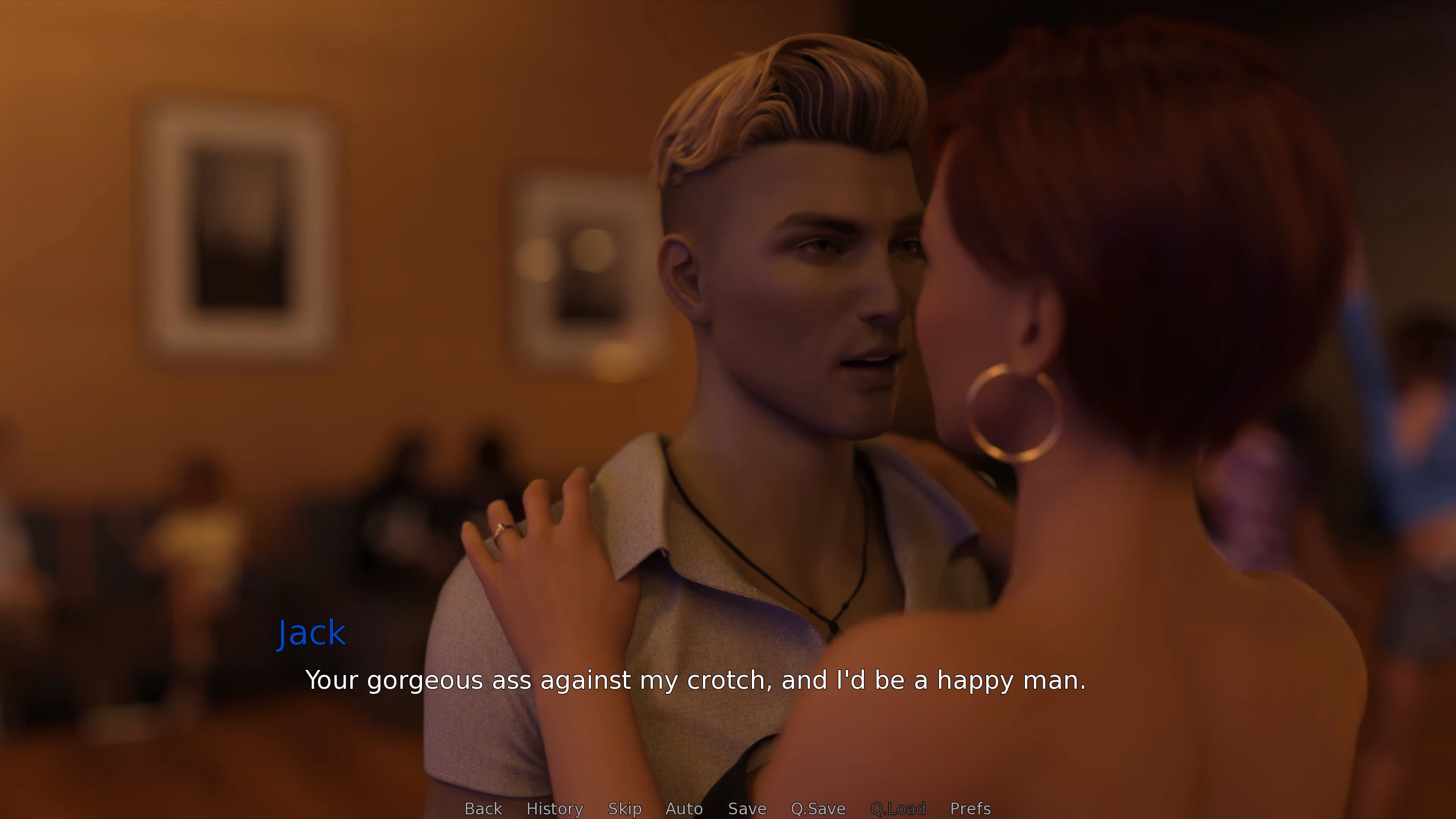Load quick save via Q.Load
This screenshot has height=819, width=1456.
tap(897, 808)
